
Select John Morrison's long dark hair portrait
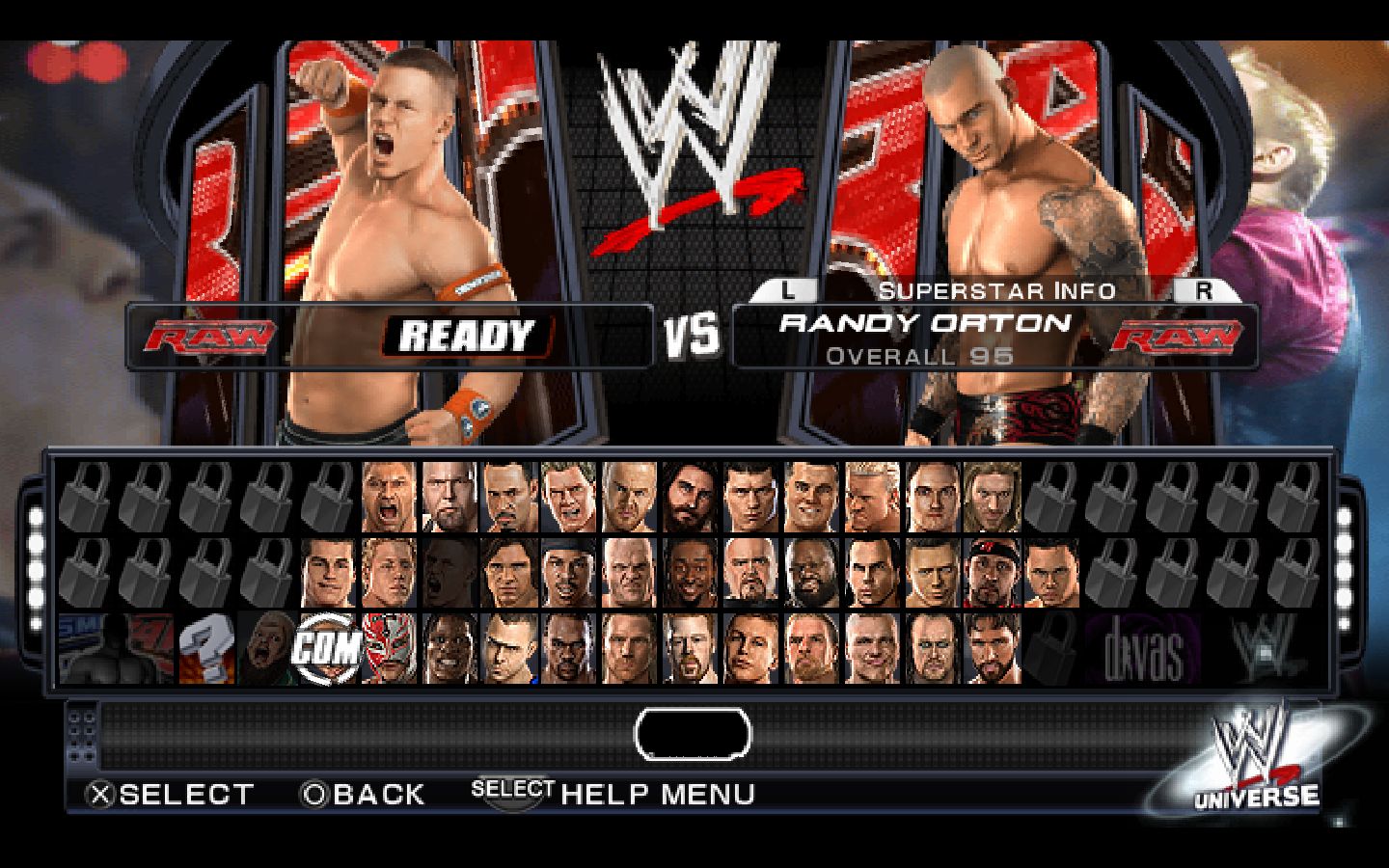[510, 573]
